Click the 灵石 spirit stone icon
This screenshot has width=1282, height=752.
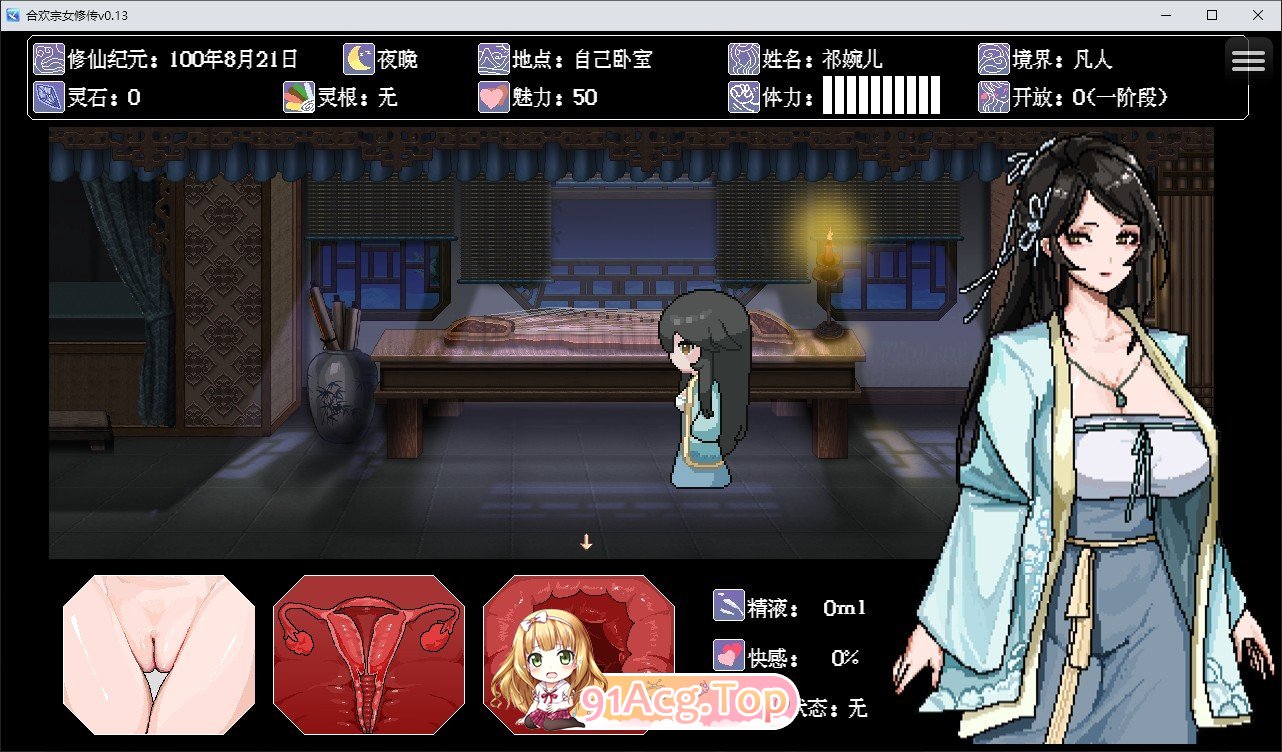[x=47, y=97]
